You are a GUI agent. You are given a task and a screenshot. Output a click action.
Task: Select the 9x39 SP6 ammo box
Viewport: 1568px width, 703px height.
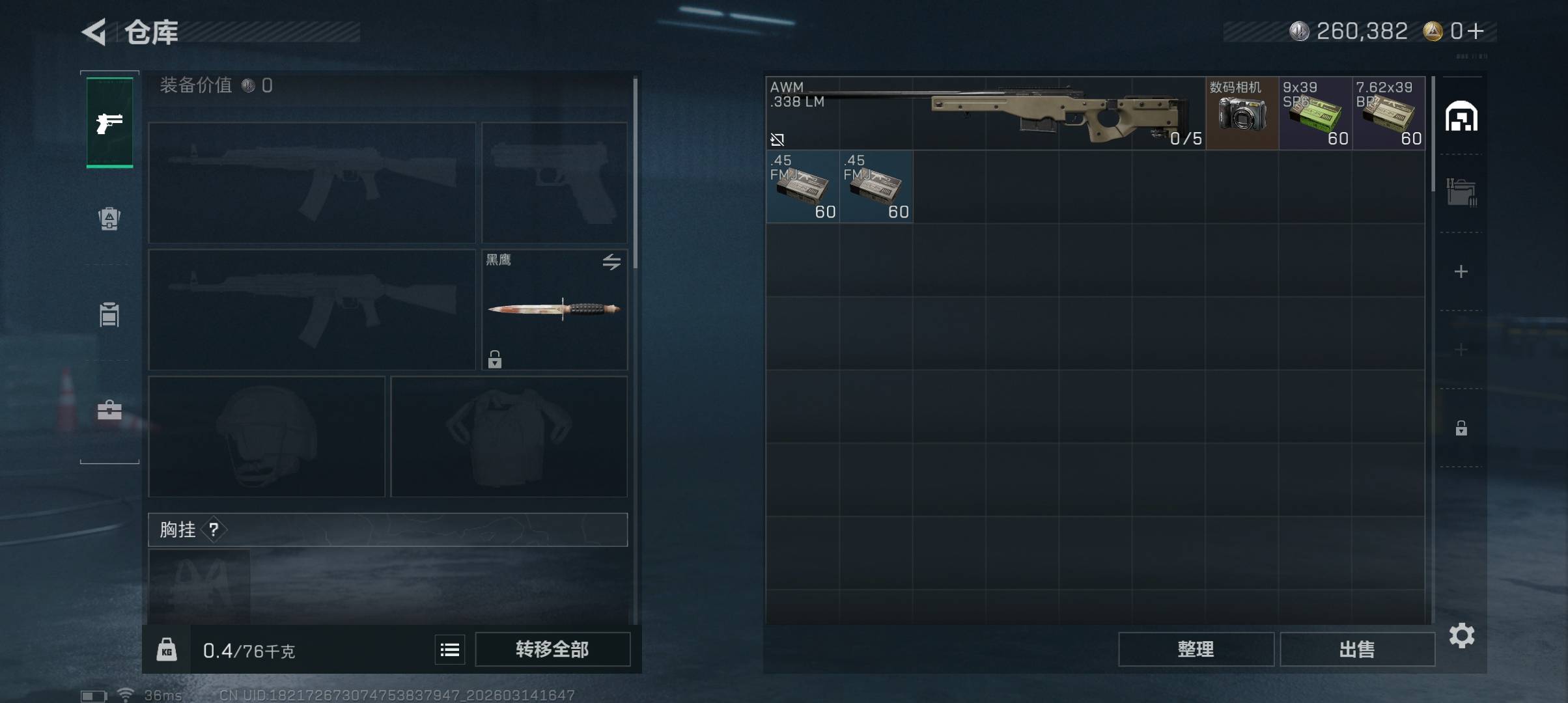(x=1315, y=113)
